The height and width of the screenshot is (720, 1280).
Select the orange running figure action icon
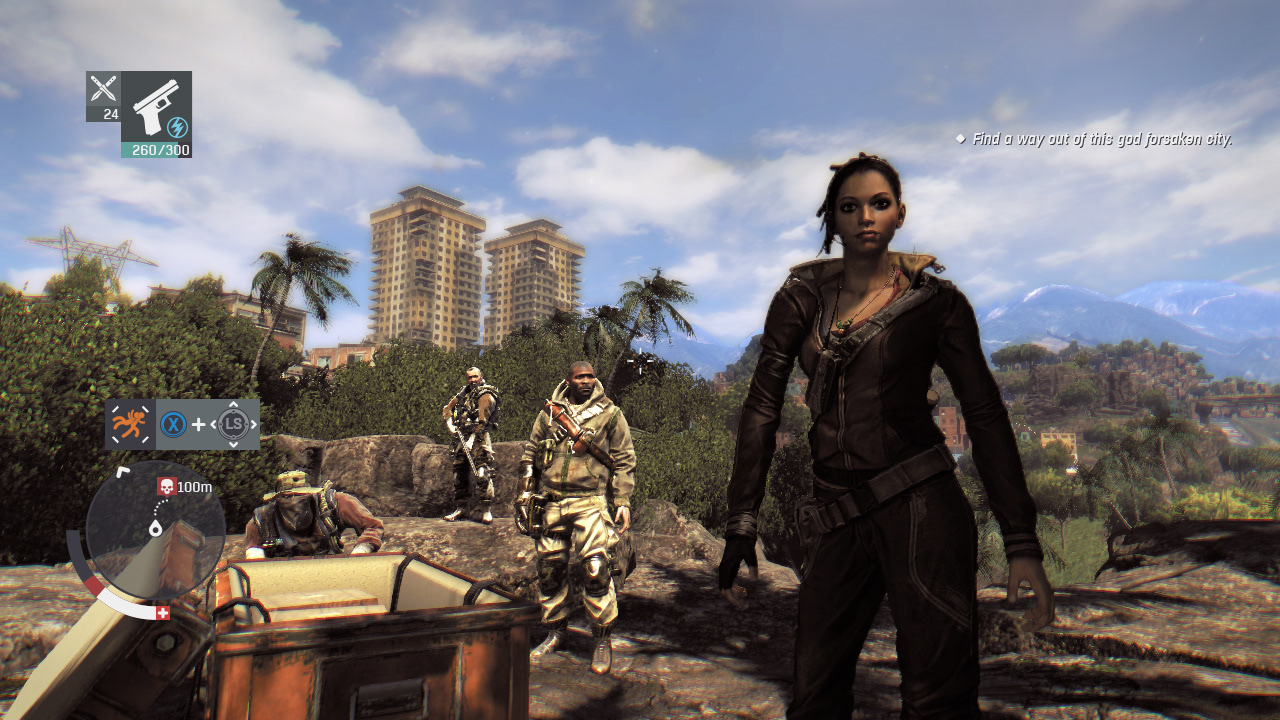pyautogui.click(x=130, y=424)
